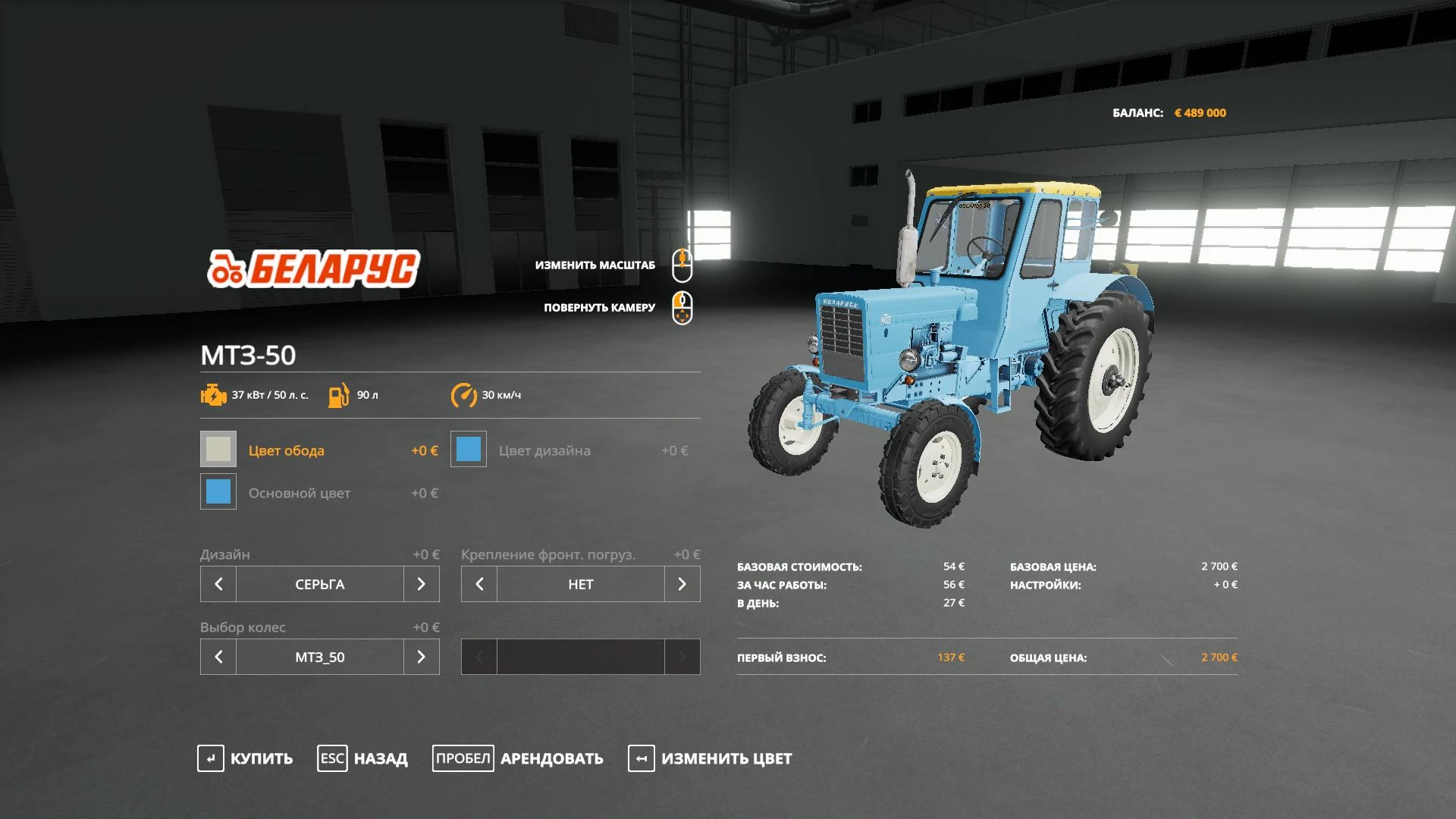Open the Изменить цвет color changer
Image resolution: width=1456 pixels, height=819 pixels.
(711, 758)
